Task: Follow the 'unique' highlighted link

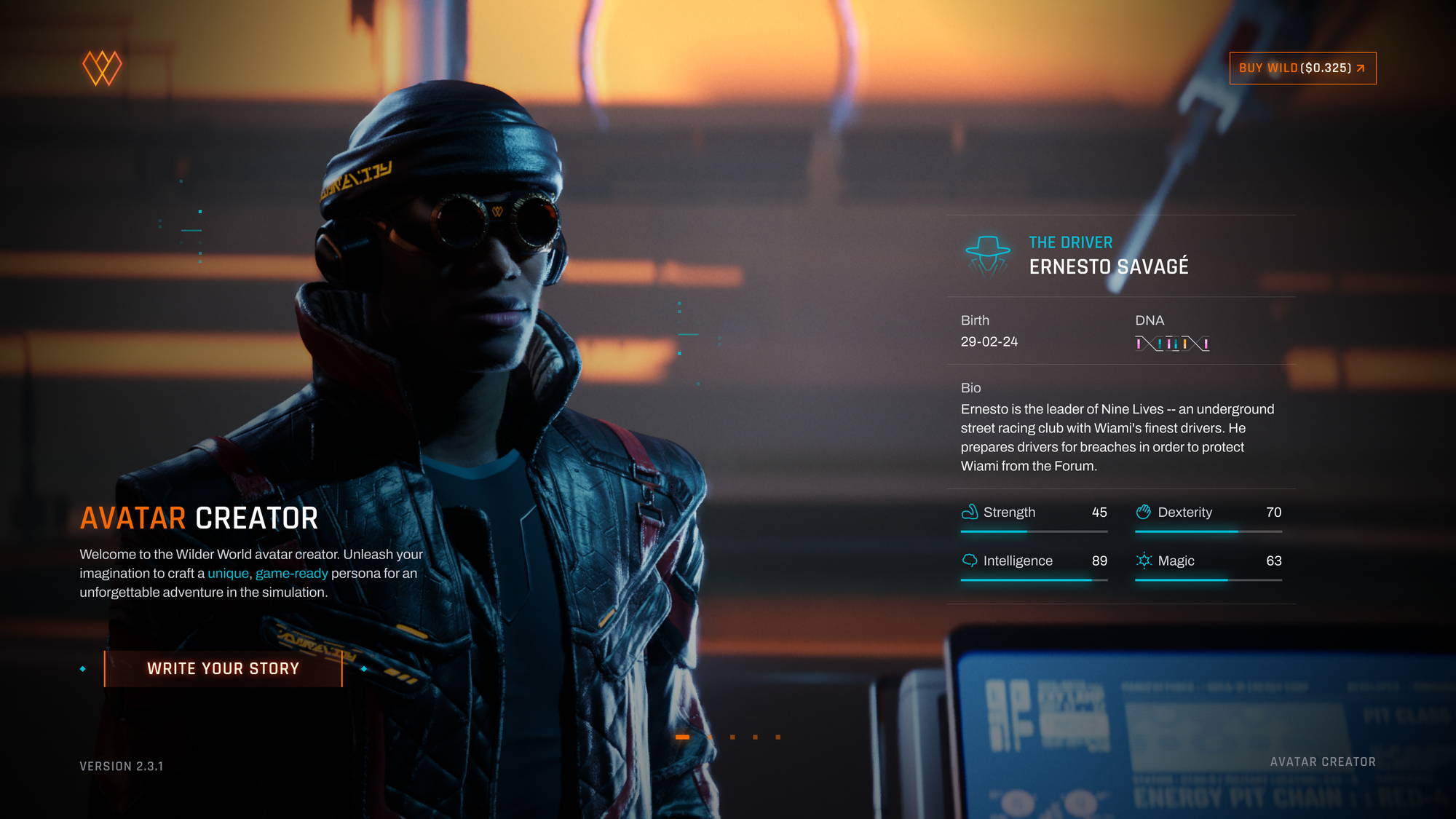Action: tap(228, 574)
